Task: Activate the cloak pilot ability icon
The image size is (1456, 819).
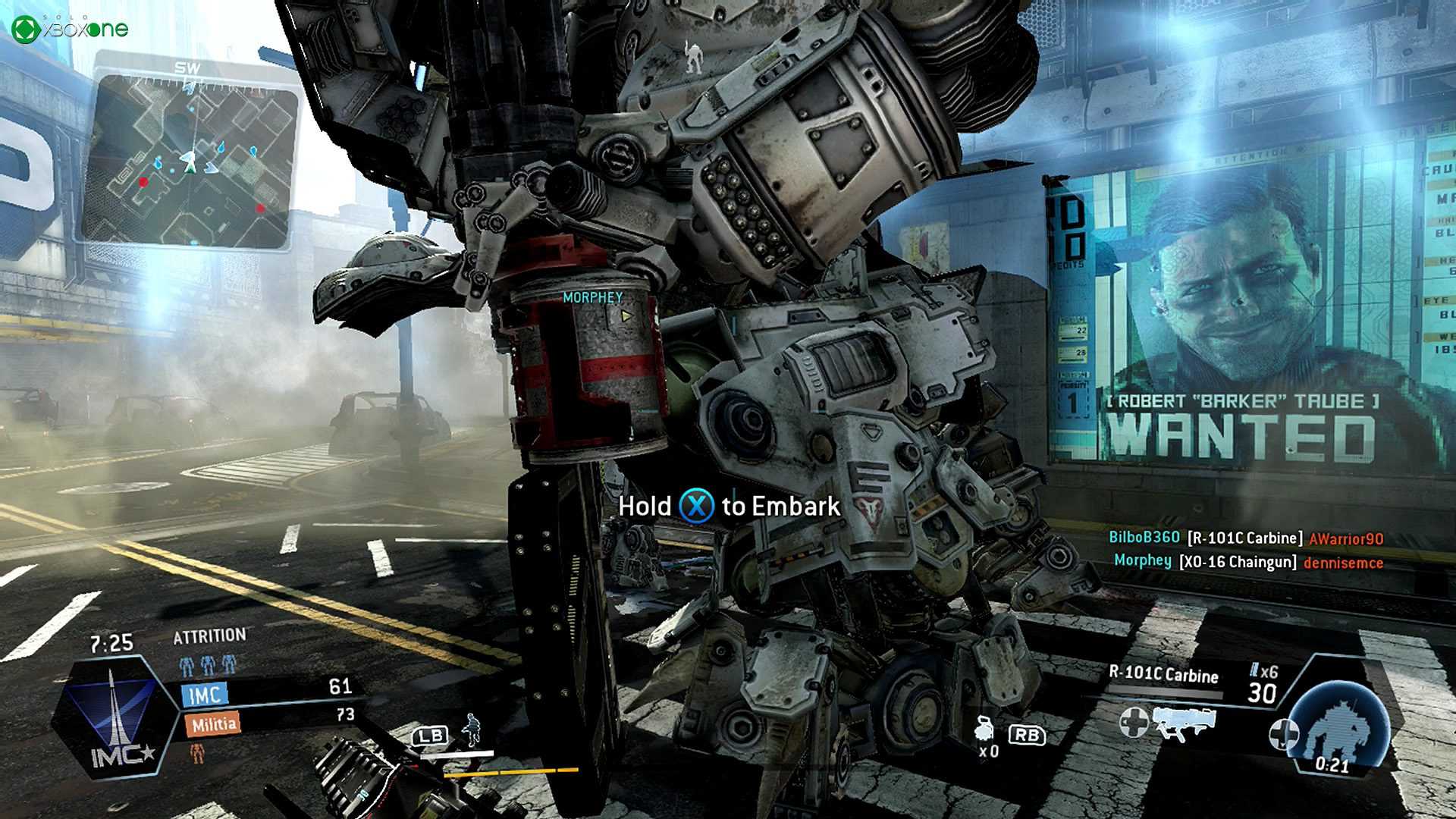Action: [472, 730]
